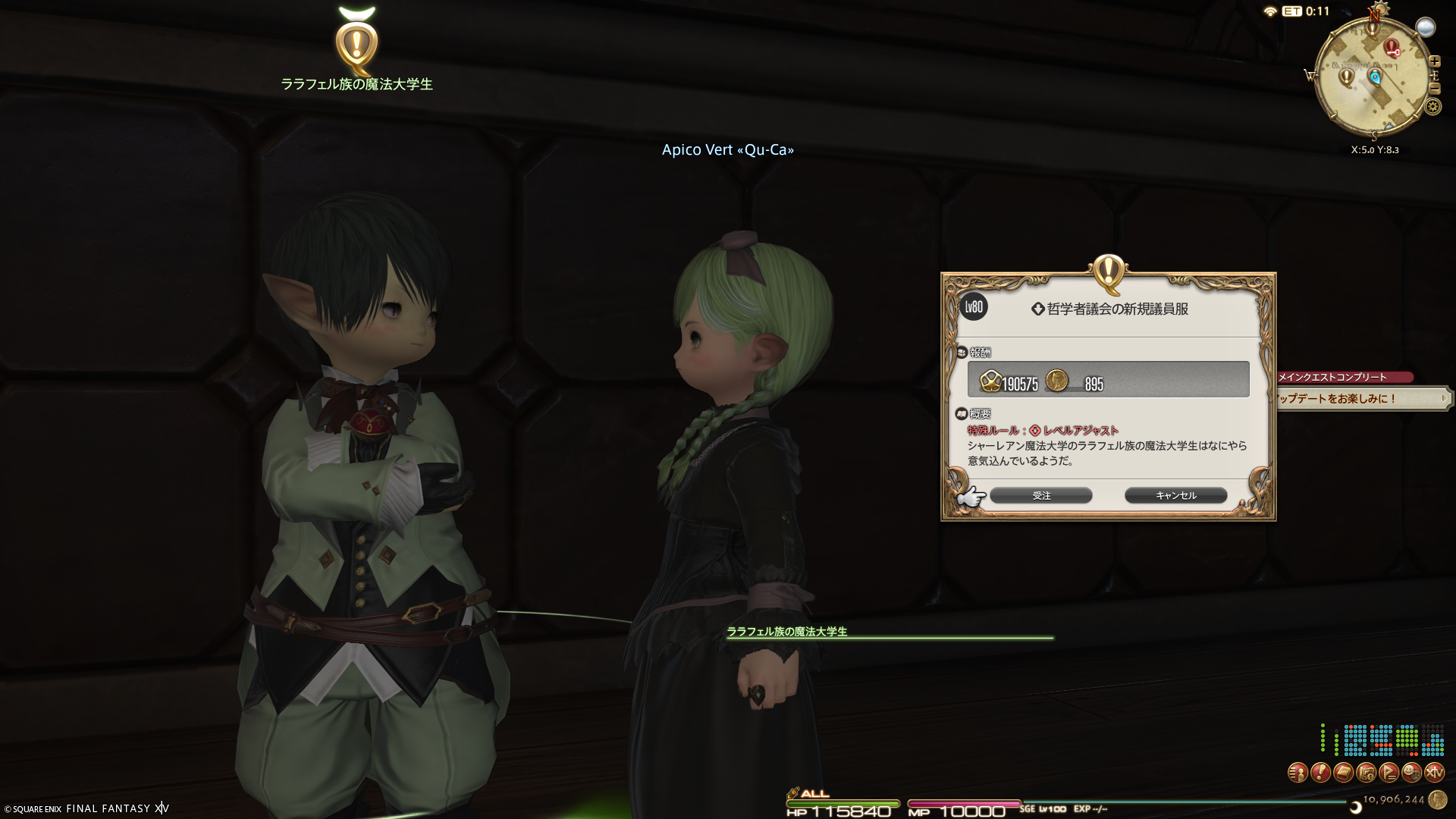Screen dimensions: 1456x819
Task: Click the cloudy weather icon beside minimap
Action: (1426, 28)
